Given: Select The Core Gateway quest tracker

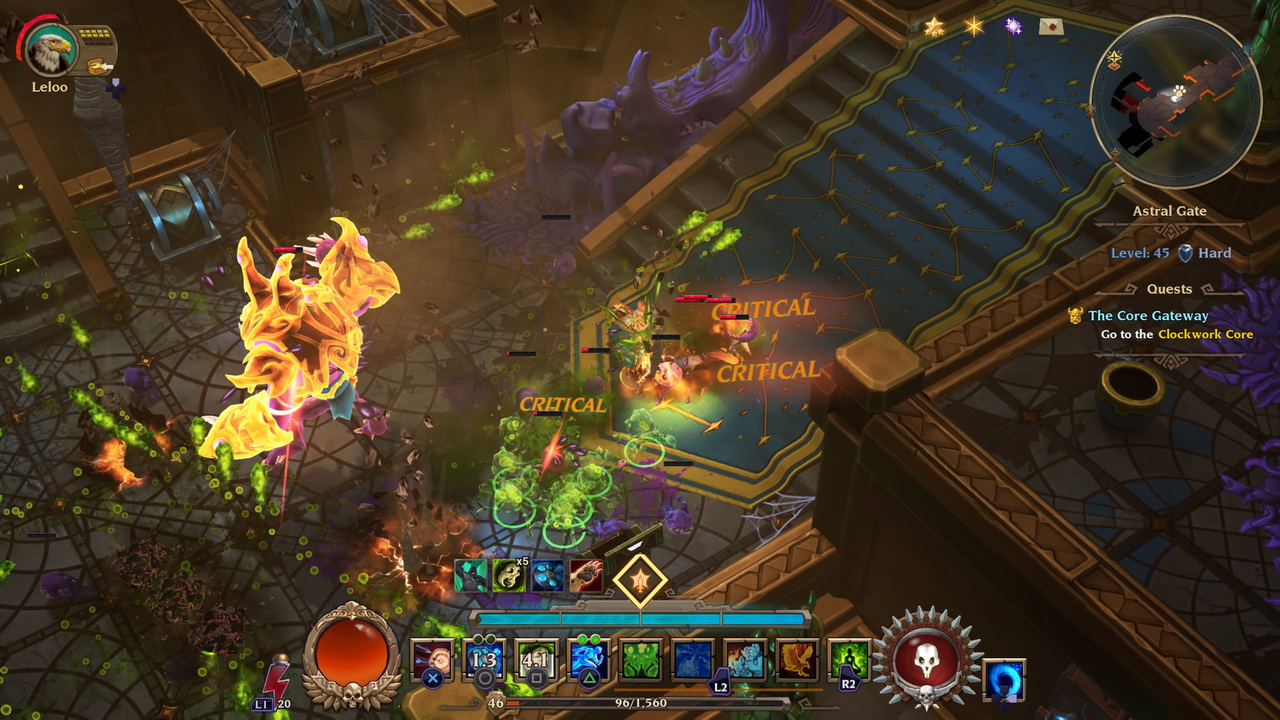Looking at the screenshot, I should tap(1148, 316).
